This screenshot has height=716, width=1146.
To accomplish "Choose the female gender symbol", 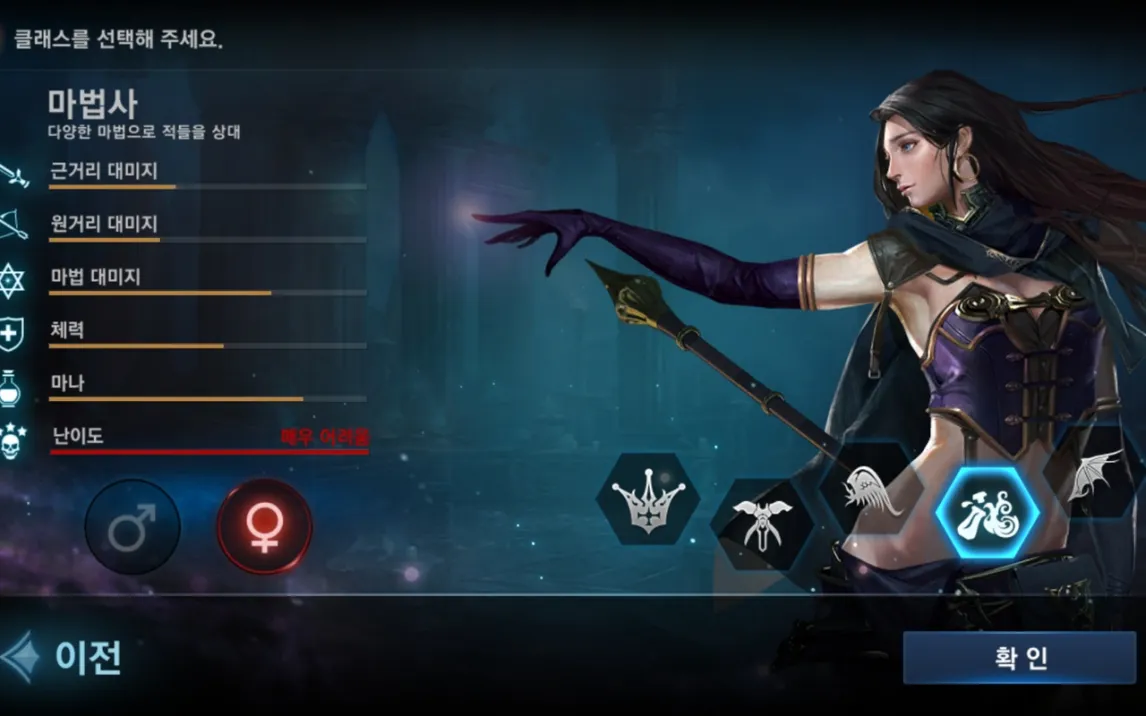I will point(264,526).
